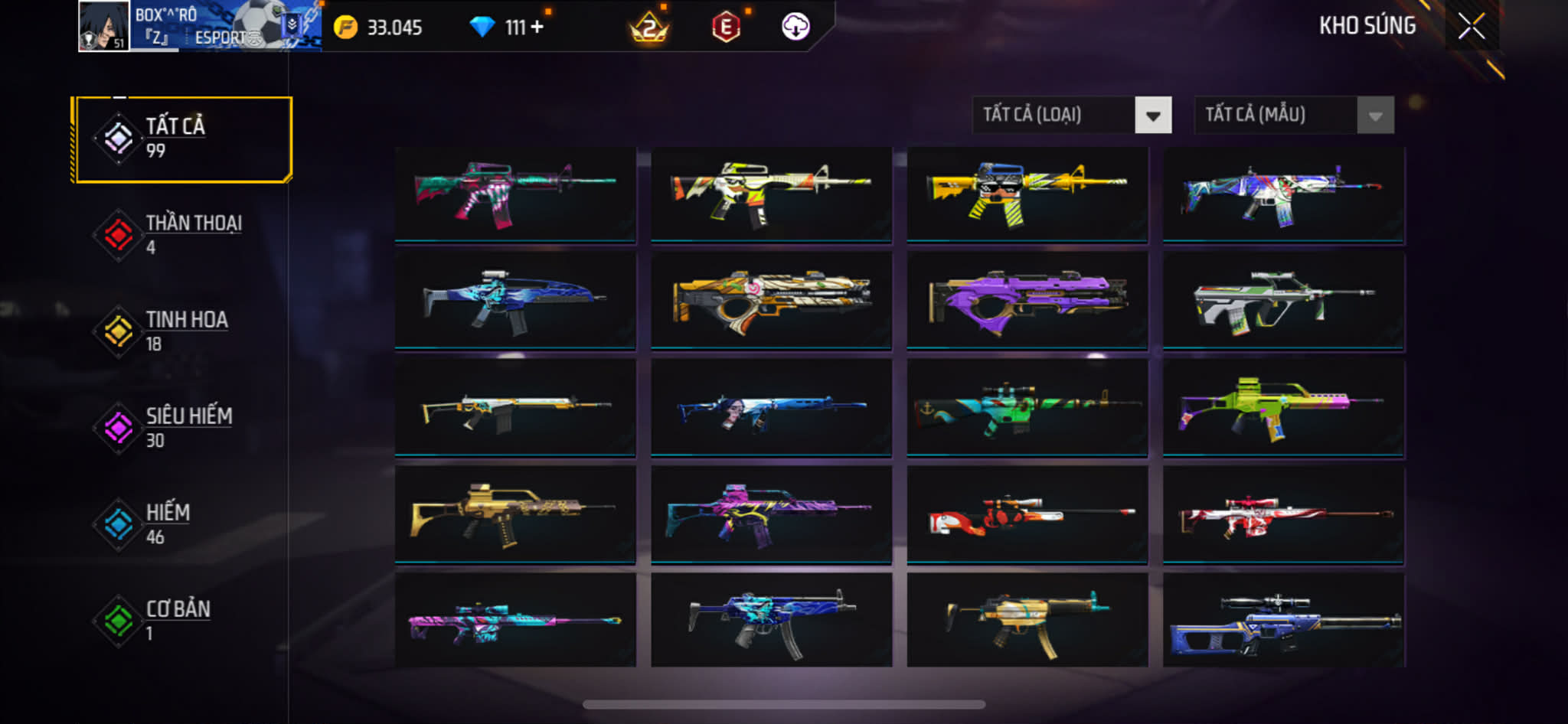Choose the white and green AUG skin

[1283, 301]
